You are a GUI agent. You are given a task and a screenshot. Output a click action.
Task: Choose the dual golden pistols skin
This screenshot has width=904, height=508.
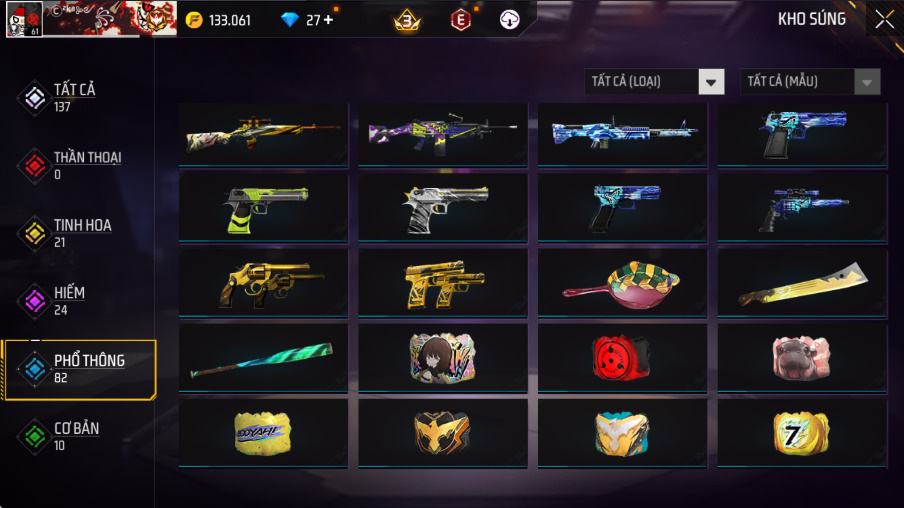pos(442,283)
